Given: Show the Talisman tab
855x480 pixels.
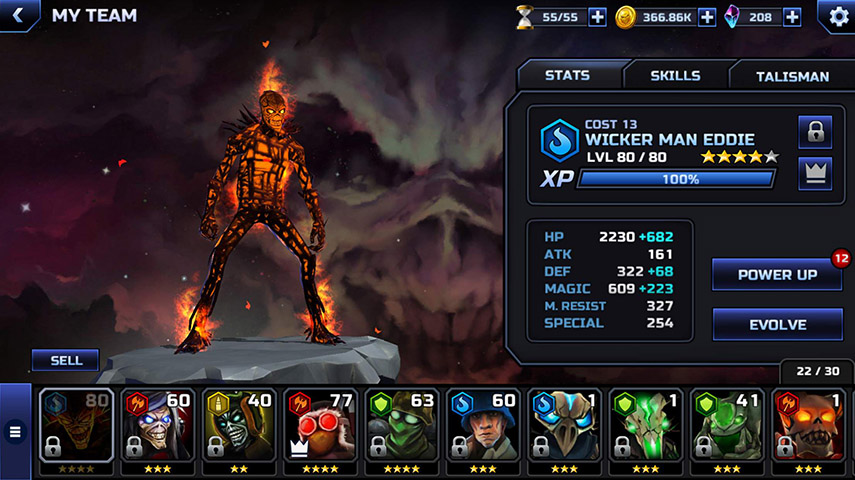Looking at the screenshot, I should click(791, 76).
